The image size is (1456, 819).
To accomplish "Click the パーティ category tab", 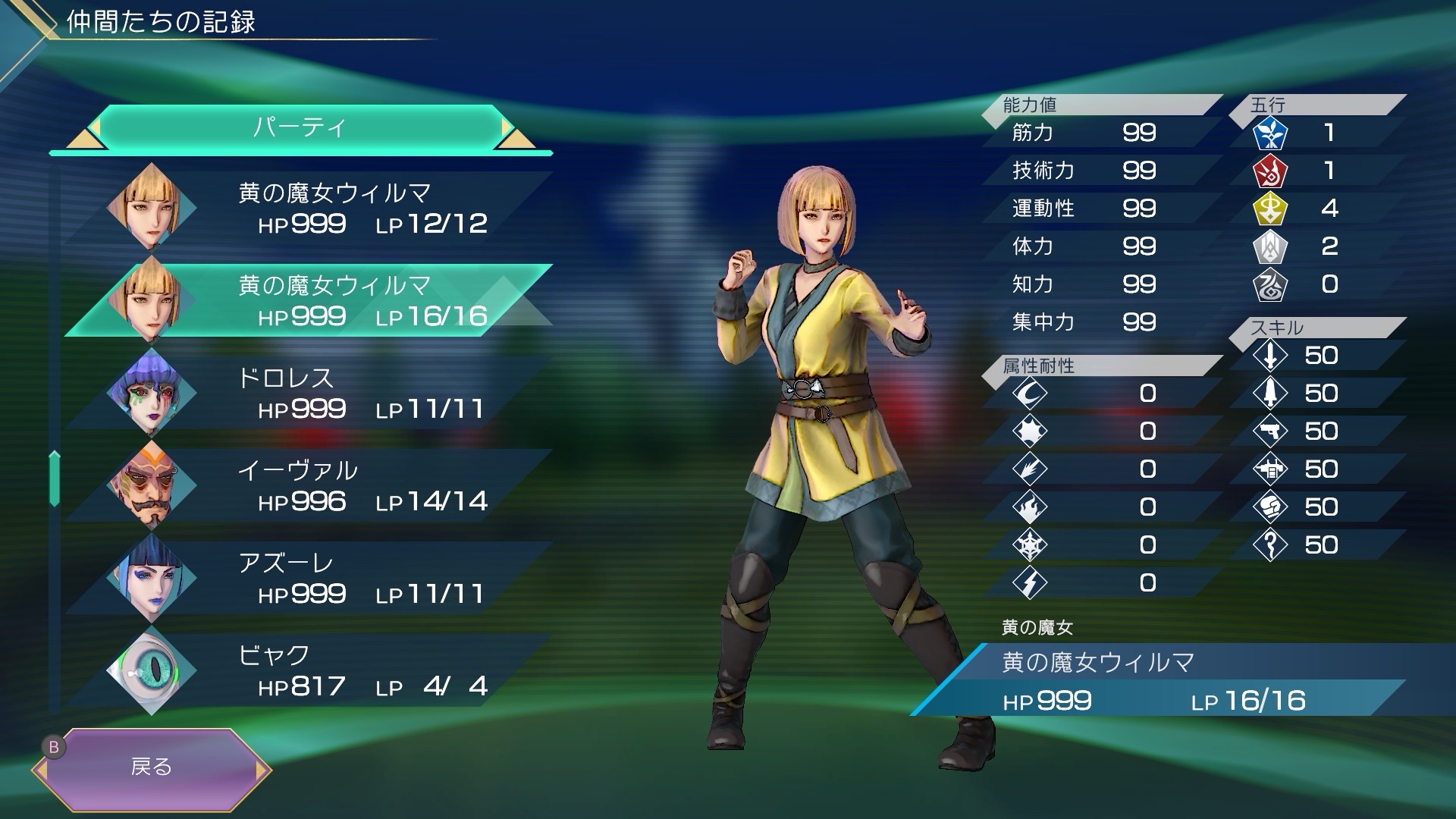I will tap(300, 127).
